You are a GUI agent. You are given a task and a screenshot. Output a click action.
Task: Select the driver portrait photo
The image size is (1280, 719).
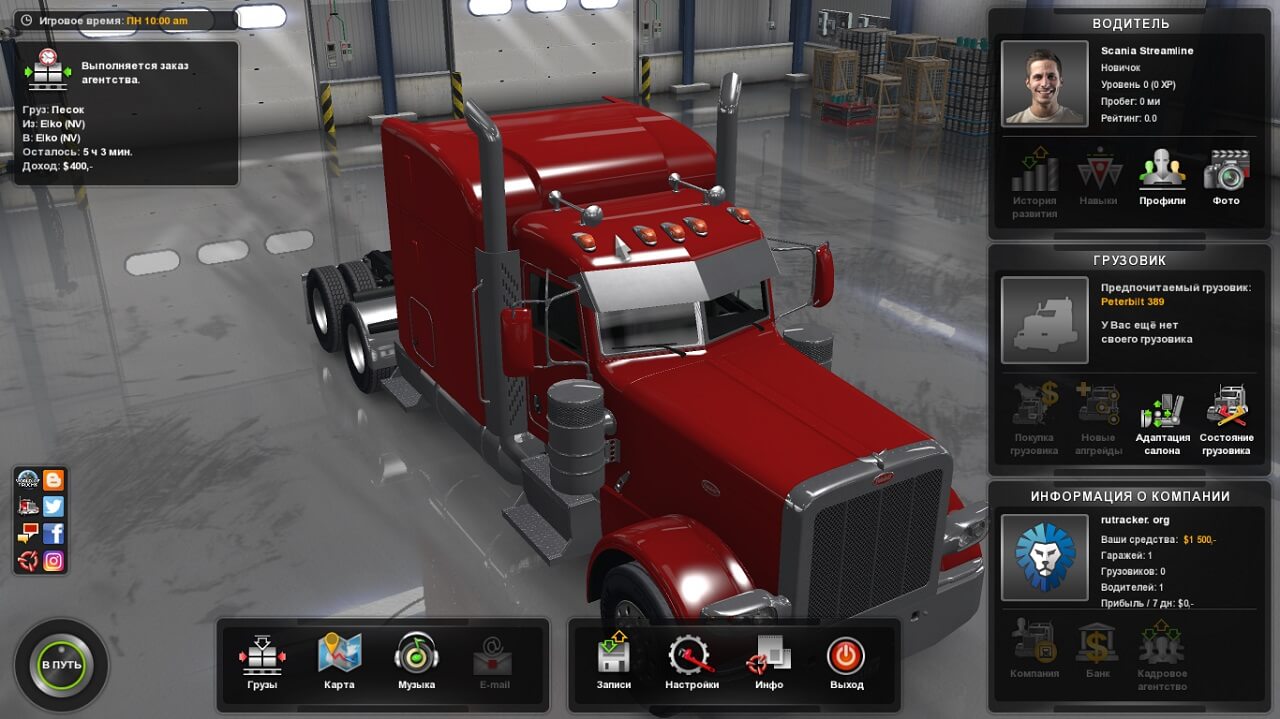(x=1045, y=84)
